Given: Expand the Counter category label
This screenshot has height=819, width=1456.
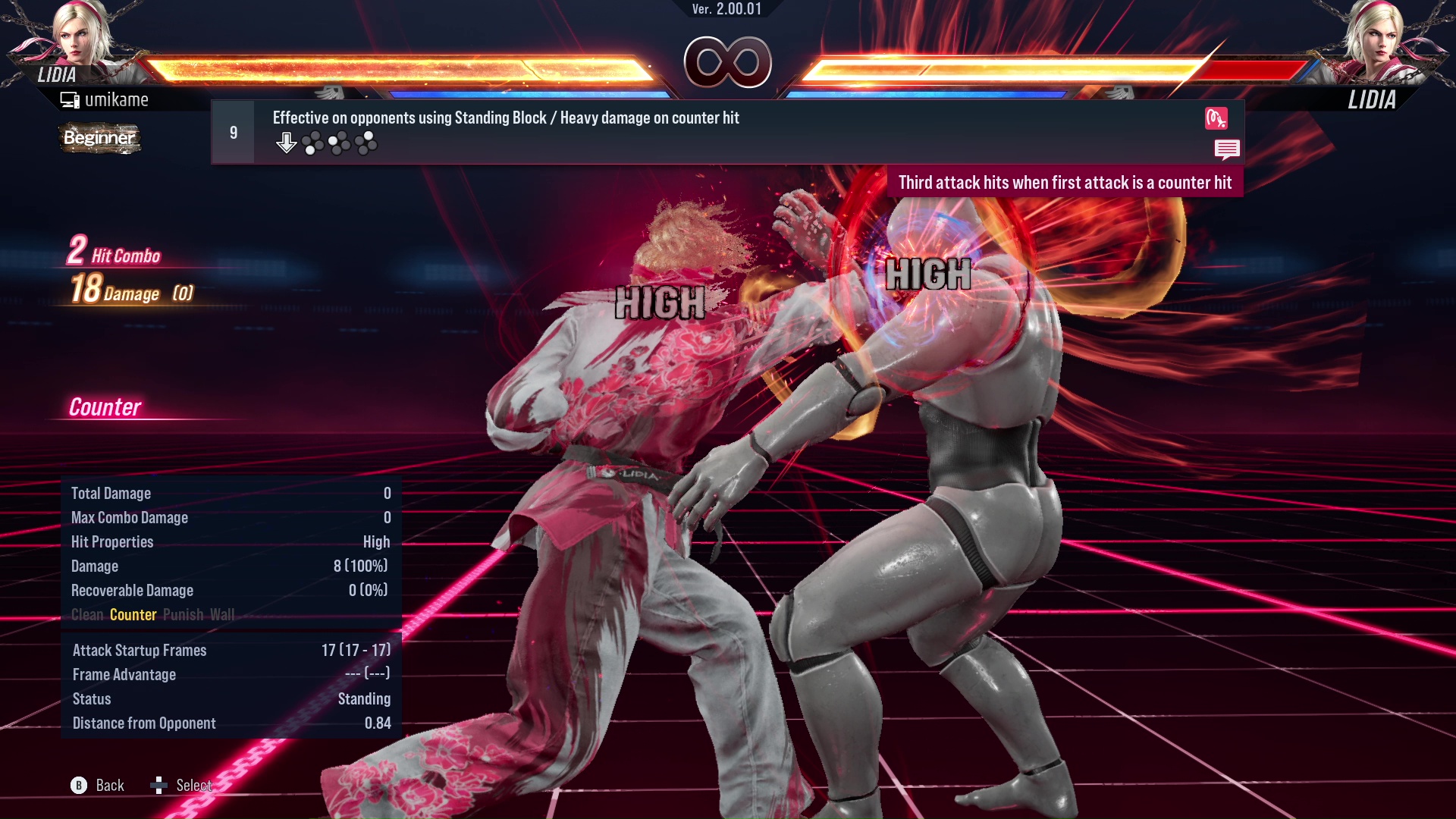Looking at the screenshot, I should point(106,407).
